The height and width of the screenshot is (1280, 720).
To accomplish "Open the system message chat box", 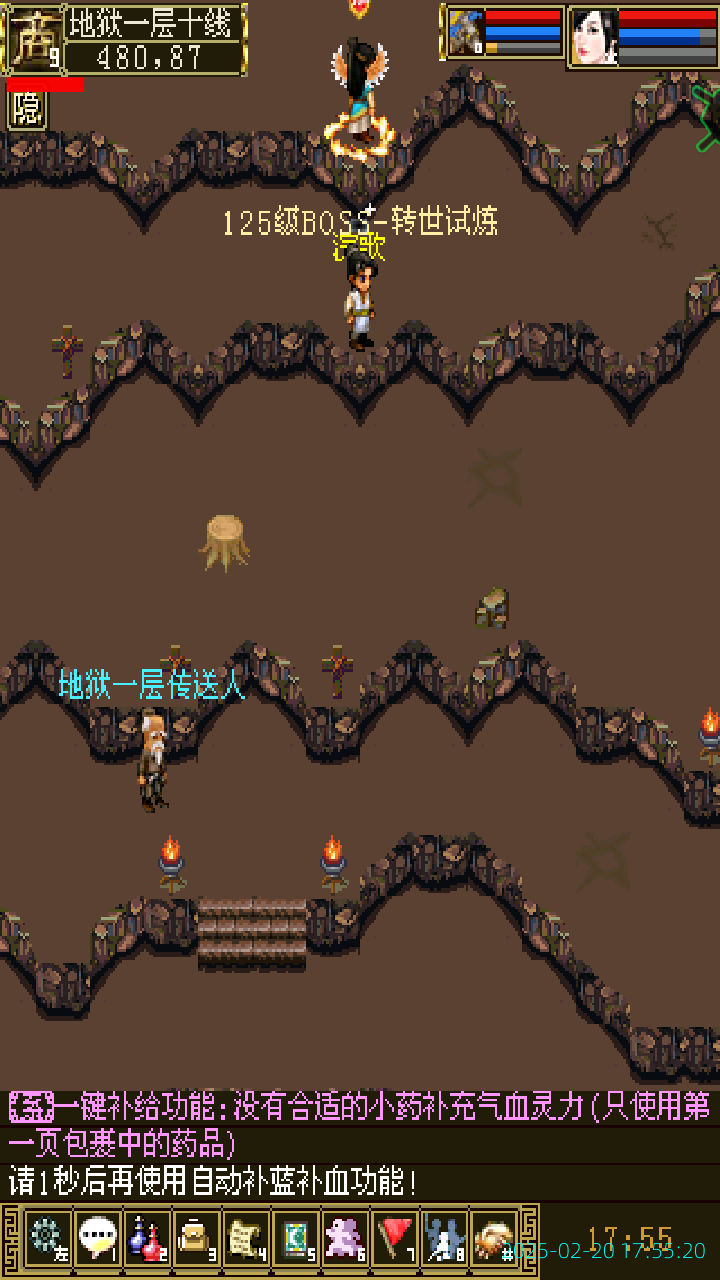I will 360,1145.
